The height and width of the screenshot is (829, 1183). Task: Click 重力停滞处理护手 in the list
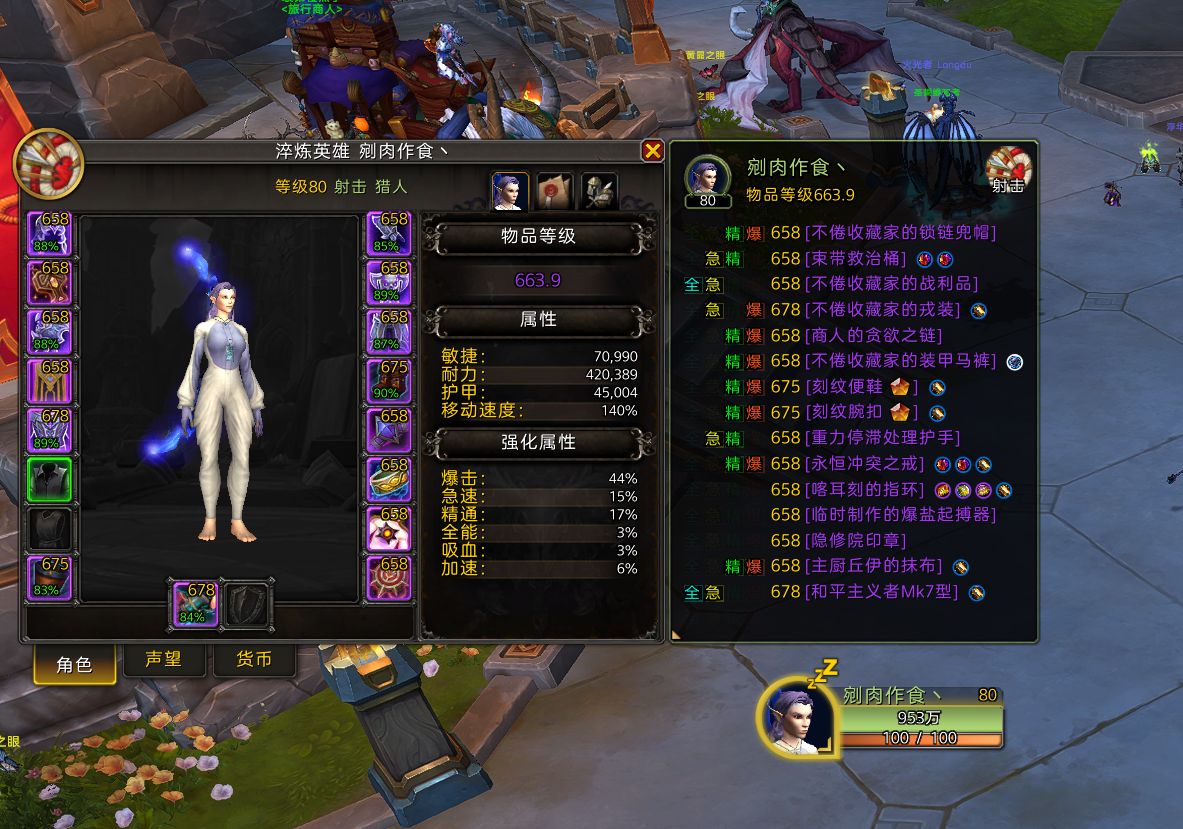coord(882,438)
